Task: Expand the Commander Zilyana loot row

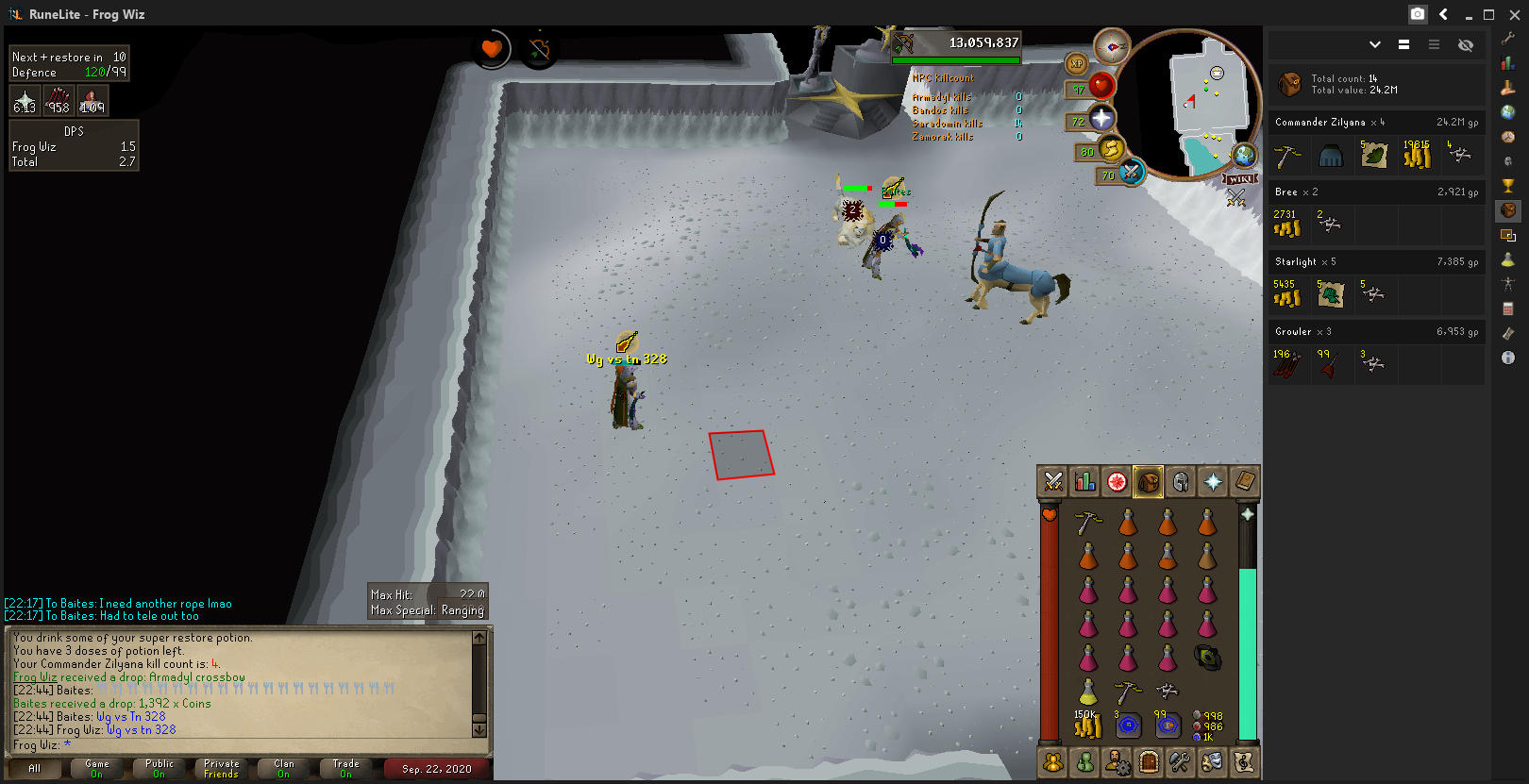Action: (x=1375, y=123)
